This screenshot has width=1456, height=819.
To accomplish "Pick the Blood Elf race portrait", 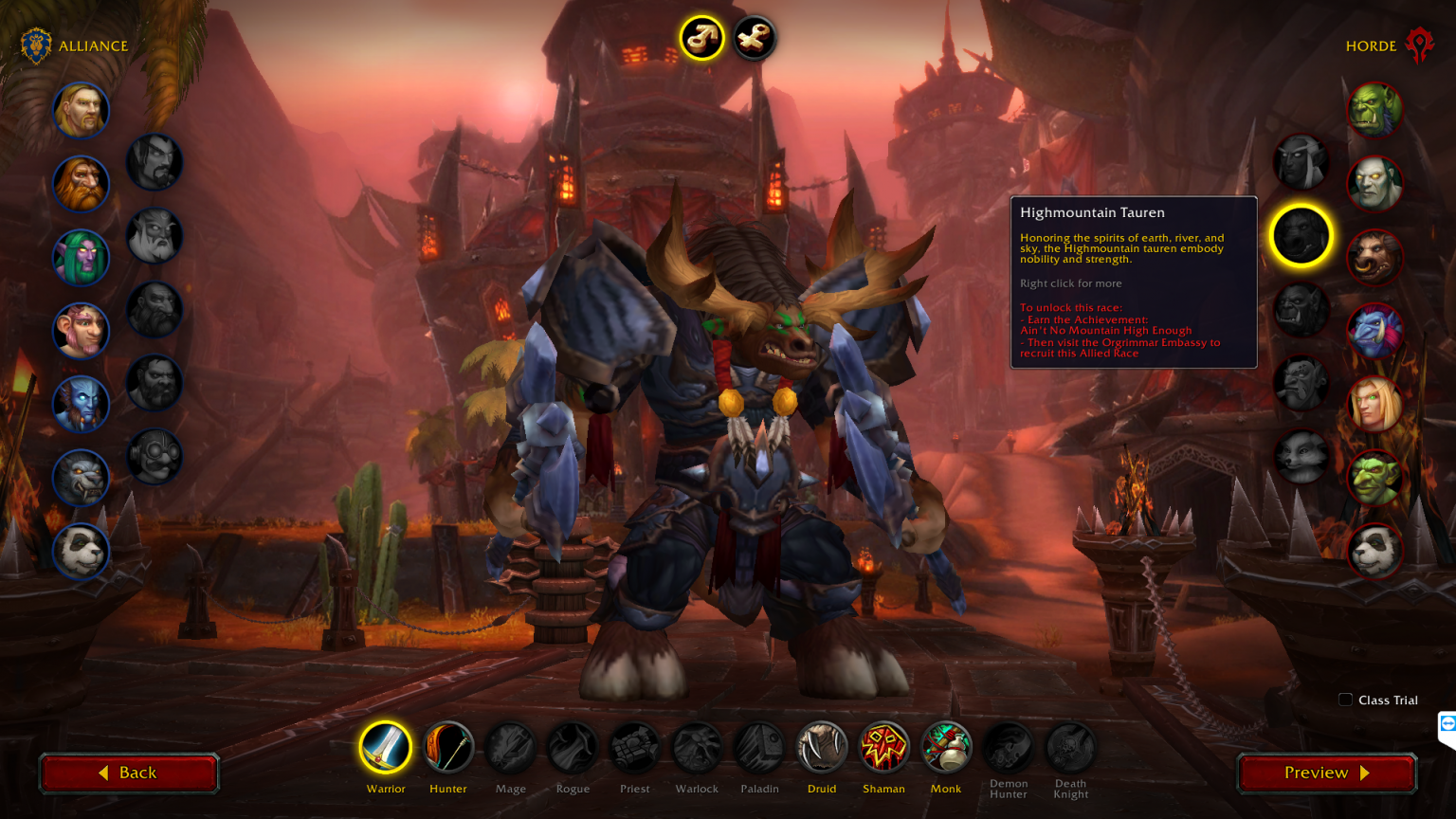I will pyautogui.click(x=1374, y=404).
